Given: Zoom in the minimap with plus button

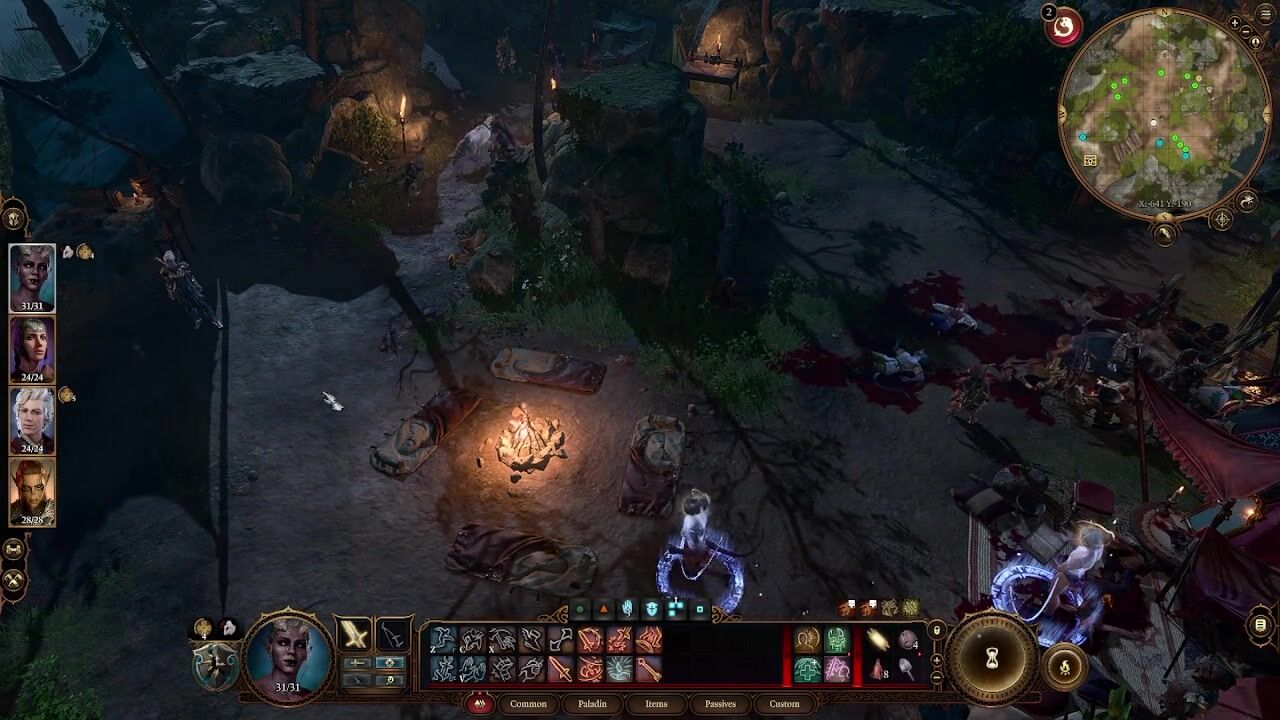Looking at the screenshot, I should point(1236,23).
